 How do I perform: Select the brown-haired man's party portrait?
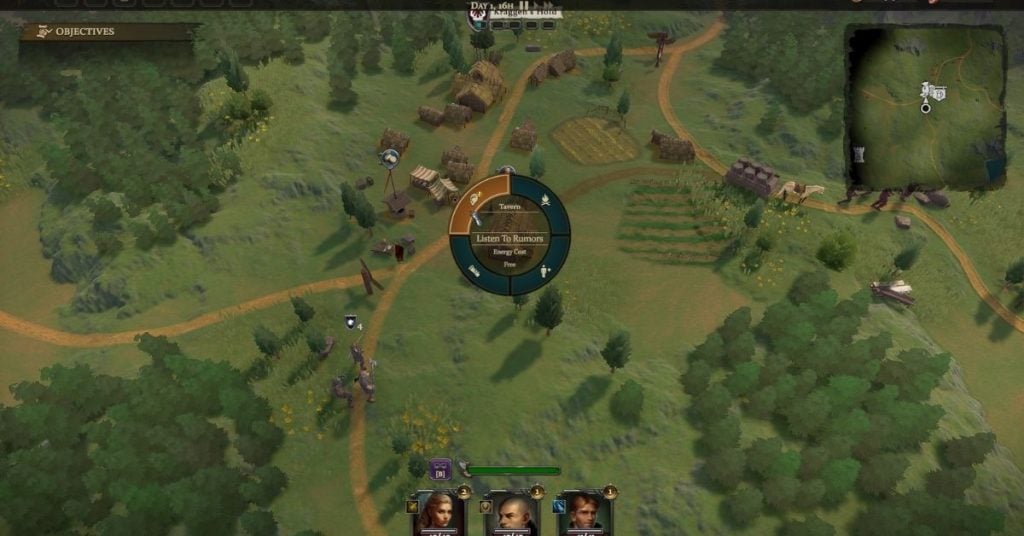coord(585,513)
